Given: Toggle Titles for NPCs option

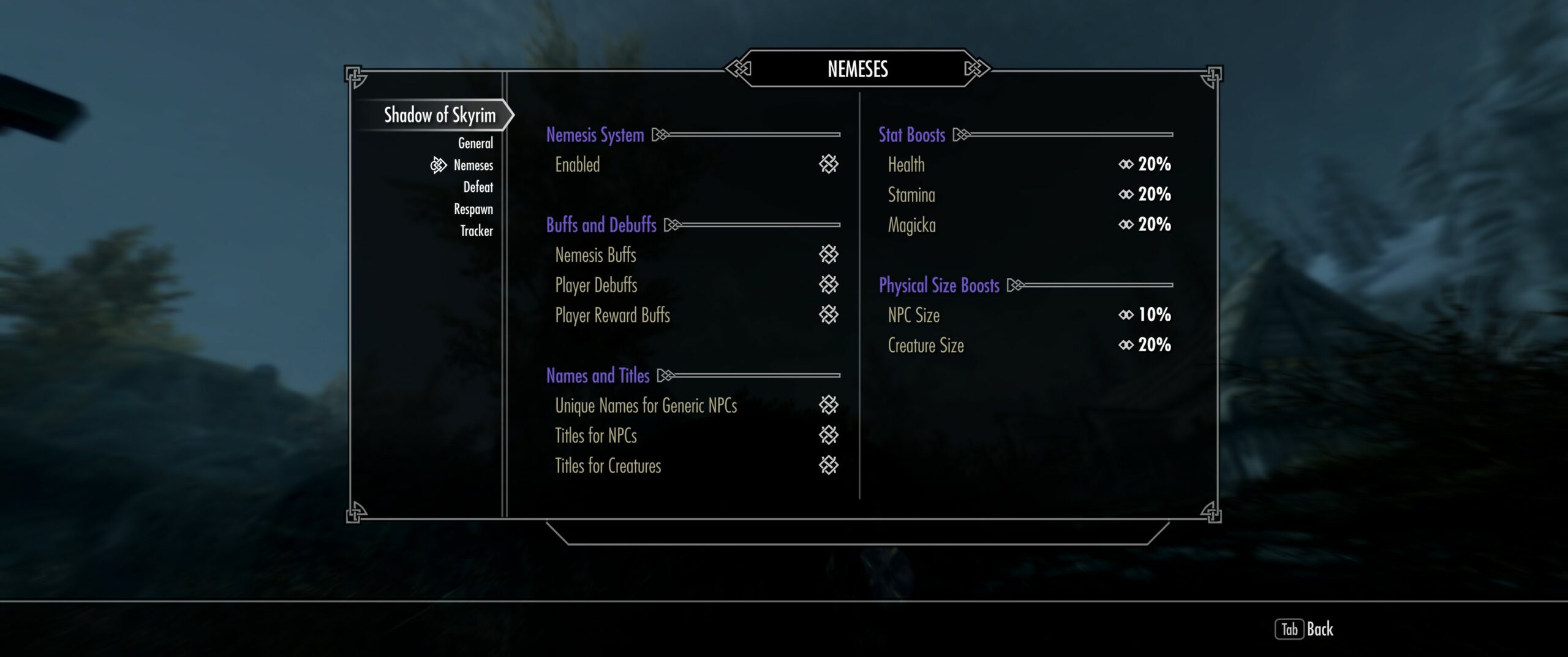Looking at the screenshot, I should (x=828, y=435).
